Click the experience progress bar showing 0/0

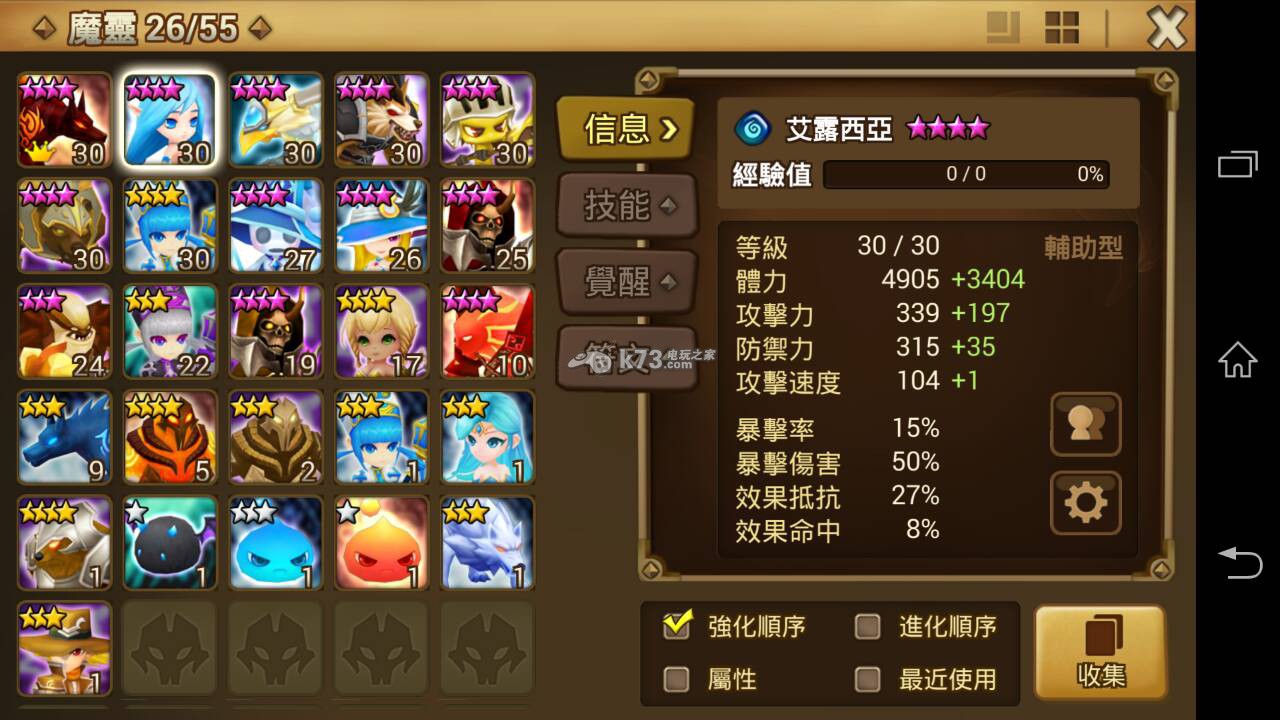point(965,175)
